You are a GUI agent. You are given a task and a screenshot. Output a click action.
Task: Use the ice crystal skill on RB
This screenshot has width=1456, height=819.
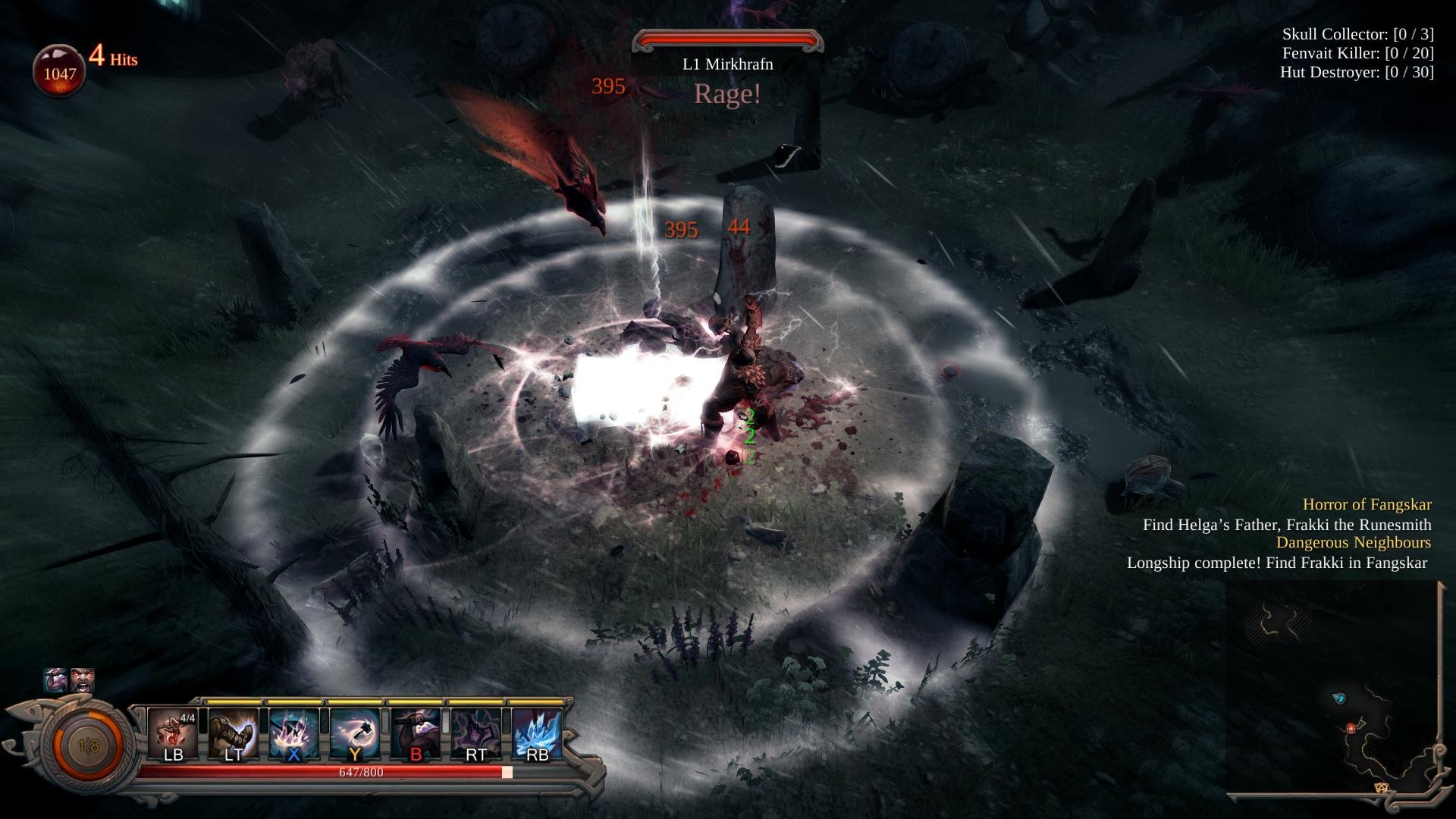click(x=537, y=733)
